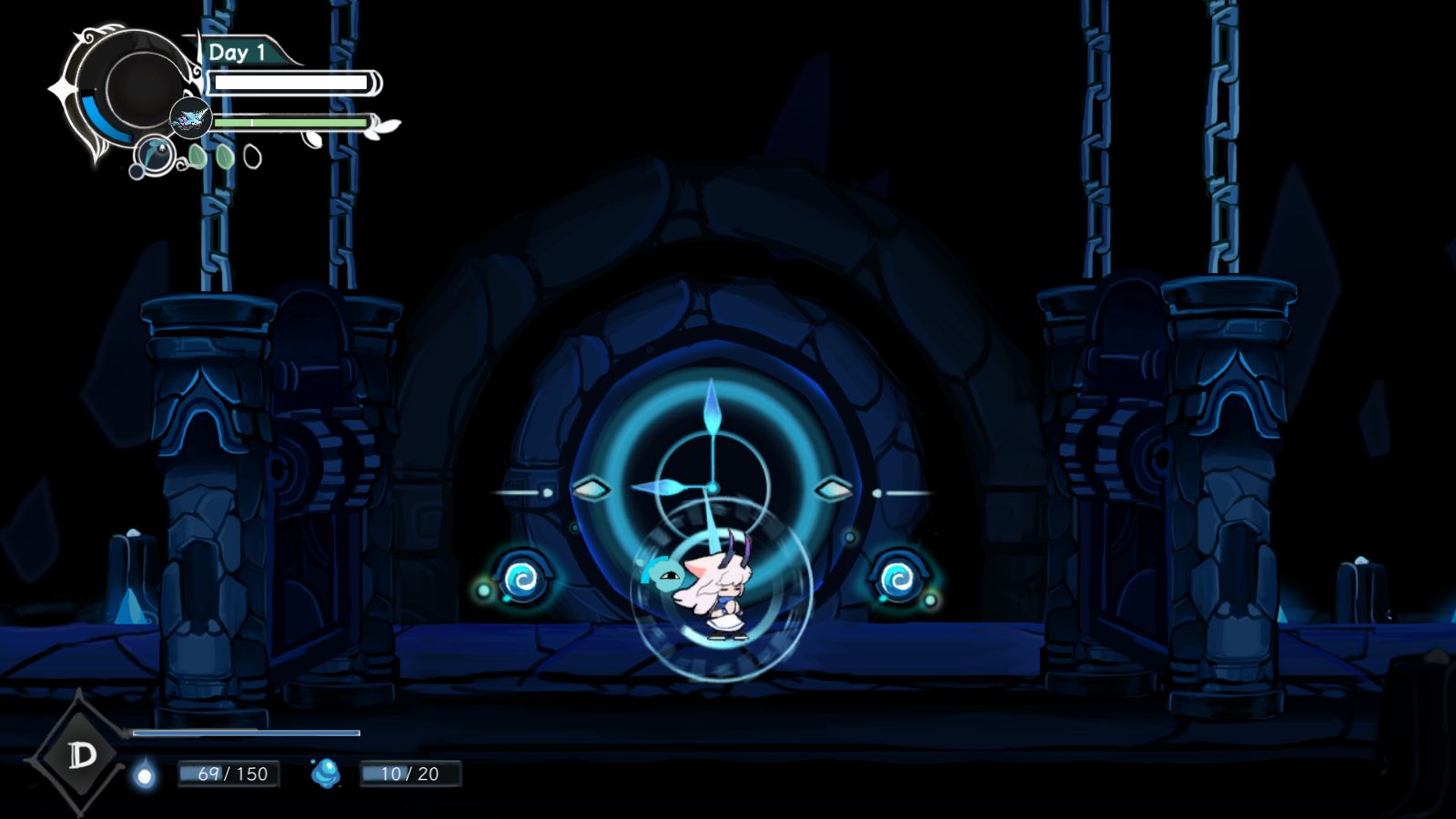The height and width of the screenshot is (819, 1456).
Task: Click the dark character portrait orb
Action: pyautogui.click(x=141, y=88)
